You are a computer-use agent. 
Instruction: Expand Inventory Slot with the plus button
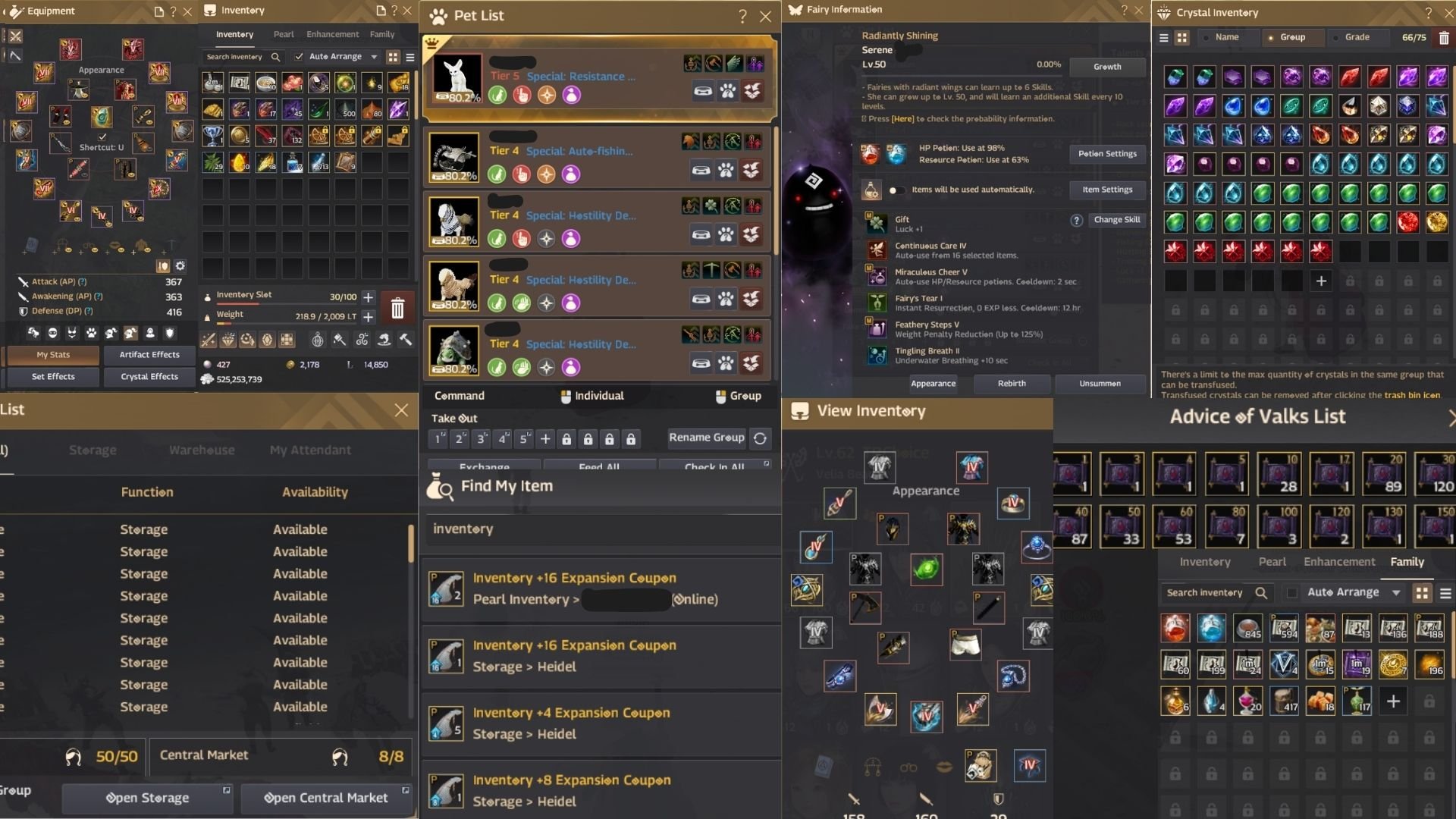click(x=369, y=297)
